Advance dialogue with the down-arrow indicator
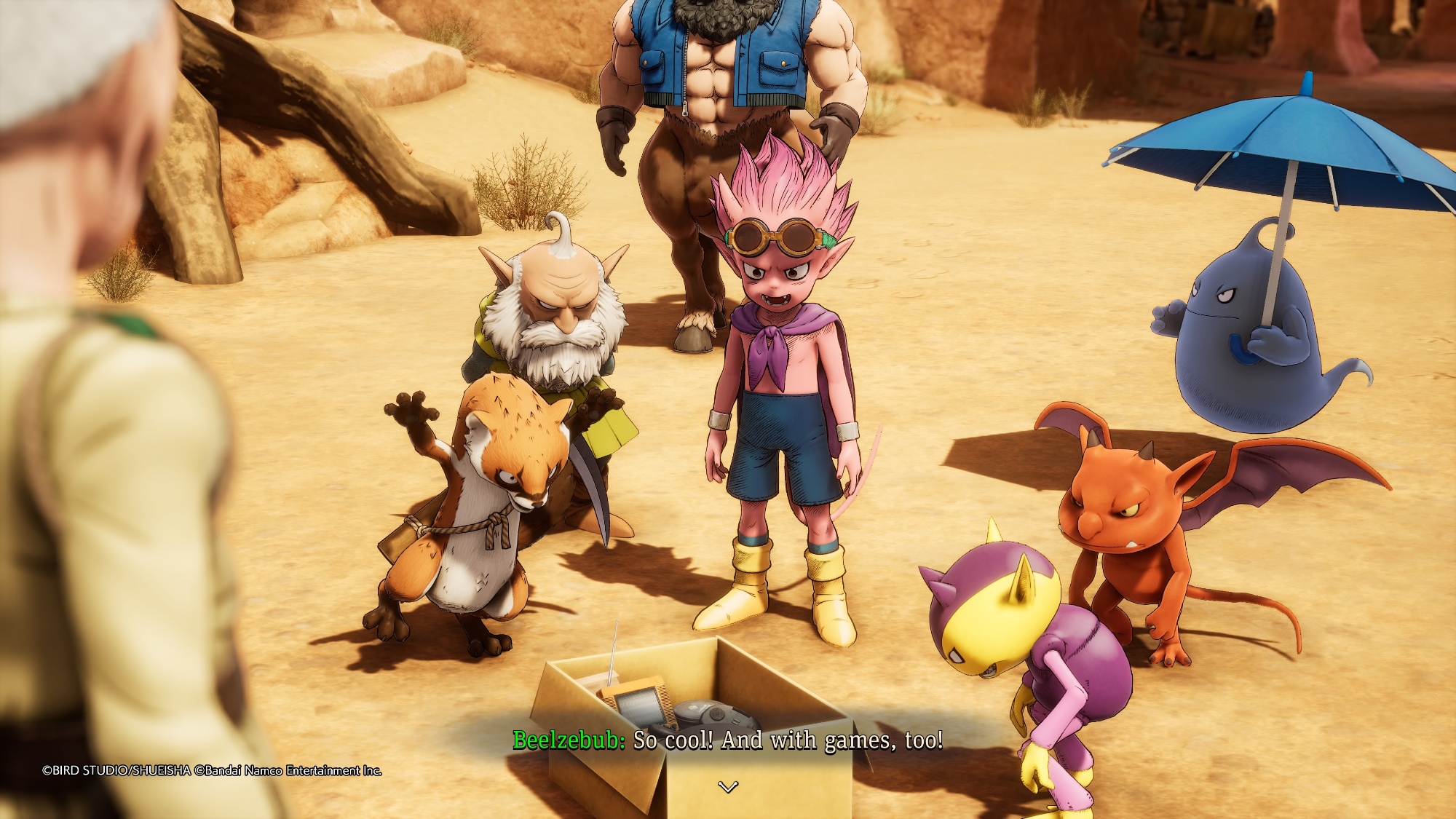 pos(728,786)
